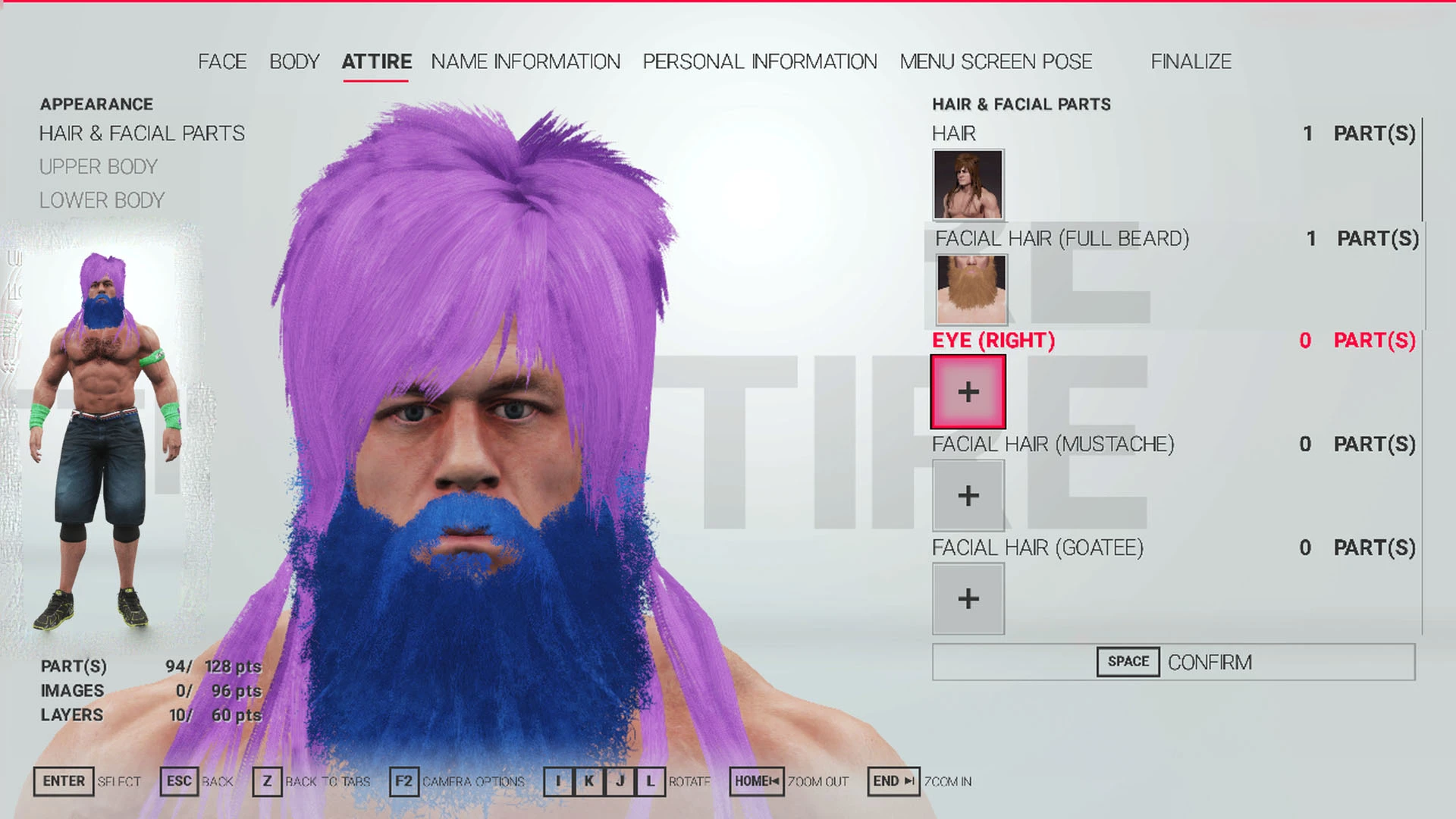Switch to the FACE tab
Screen dimensions: 1456x819
coord(221,61)
